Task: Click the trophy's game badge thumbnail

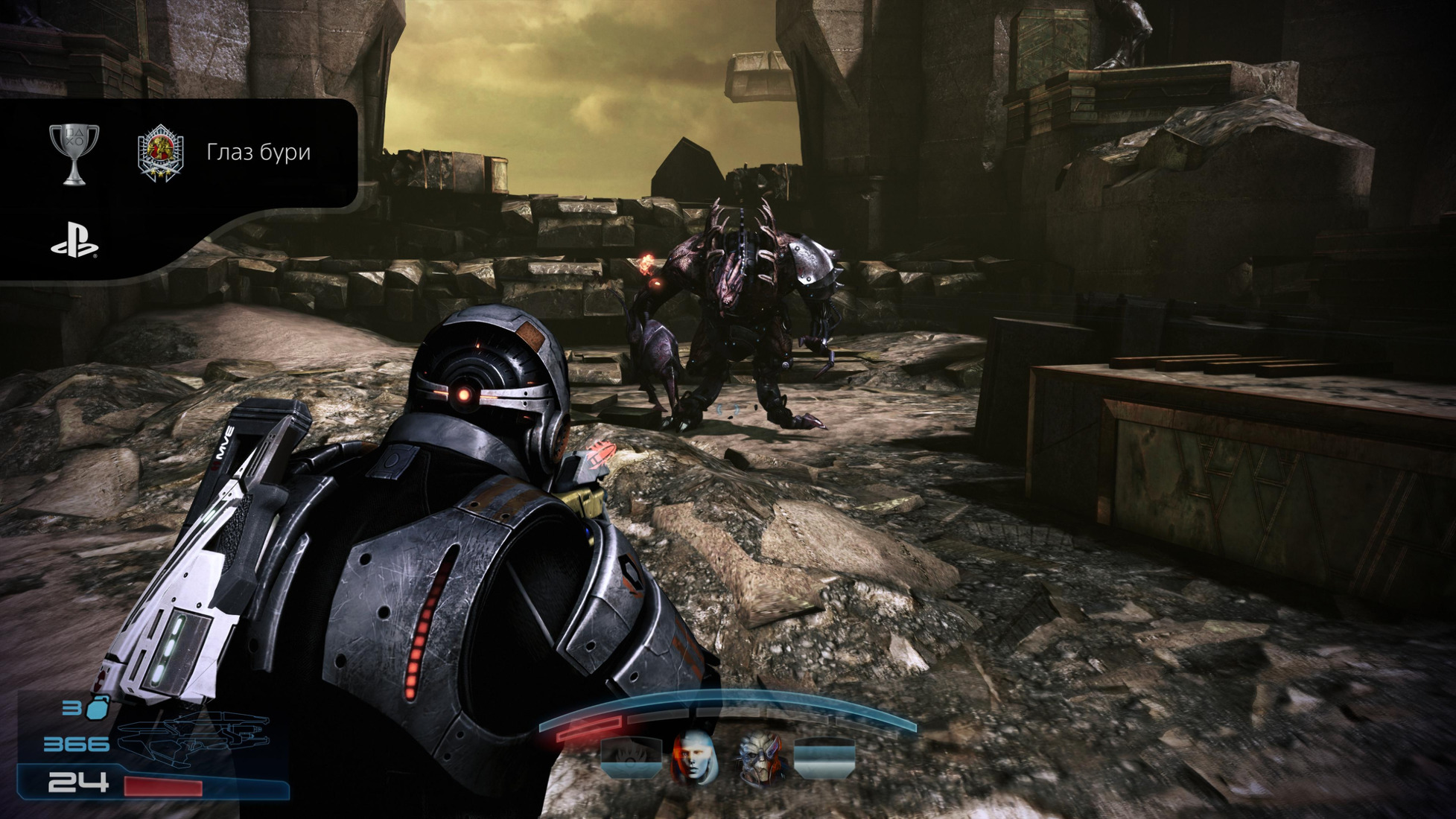Action: [x=161, y=153]
